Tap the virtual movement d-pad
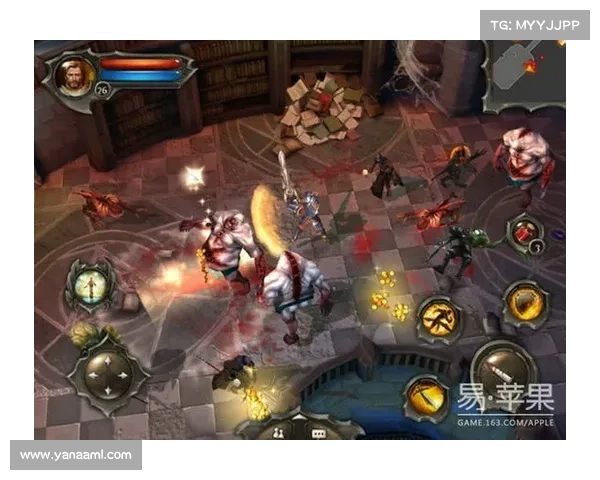 (x=106, y=373)
